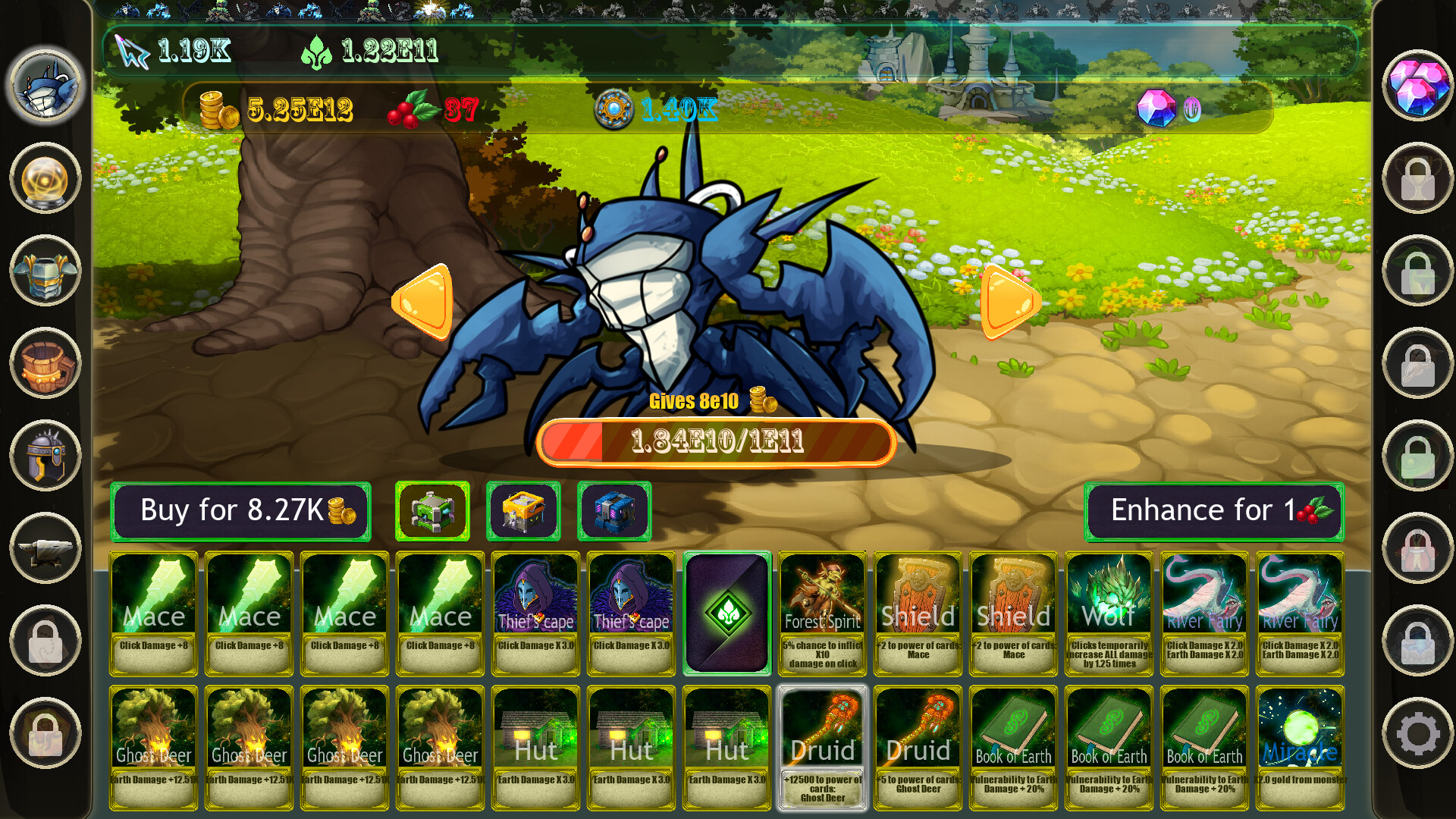Screen dimensions: 1456x819
Task: Open the crystal ball panel in left sidebar
Action: pyautogui.click(x=45, y=179)
